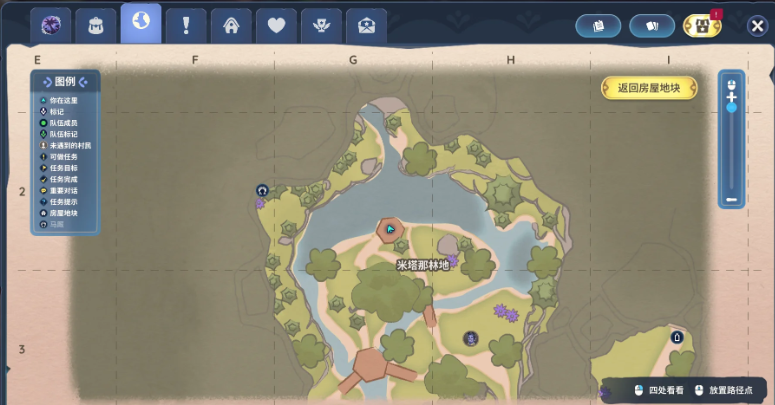Image resolution: width=775 pixels, height=405 pixels.
Task: Select the player location marker on the map
Action: tap(390, 229)
